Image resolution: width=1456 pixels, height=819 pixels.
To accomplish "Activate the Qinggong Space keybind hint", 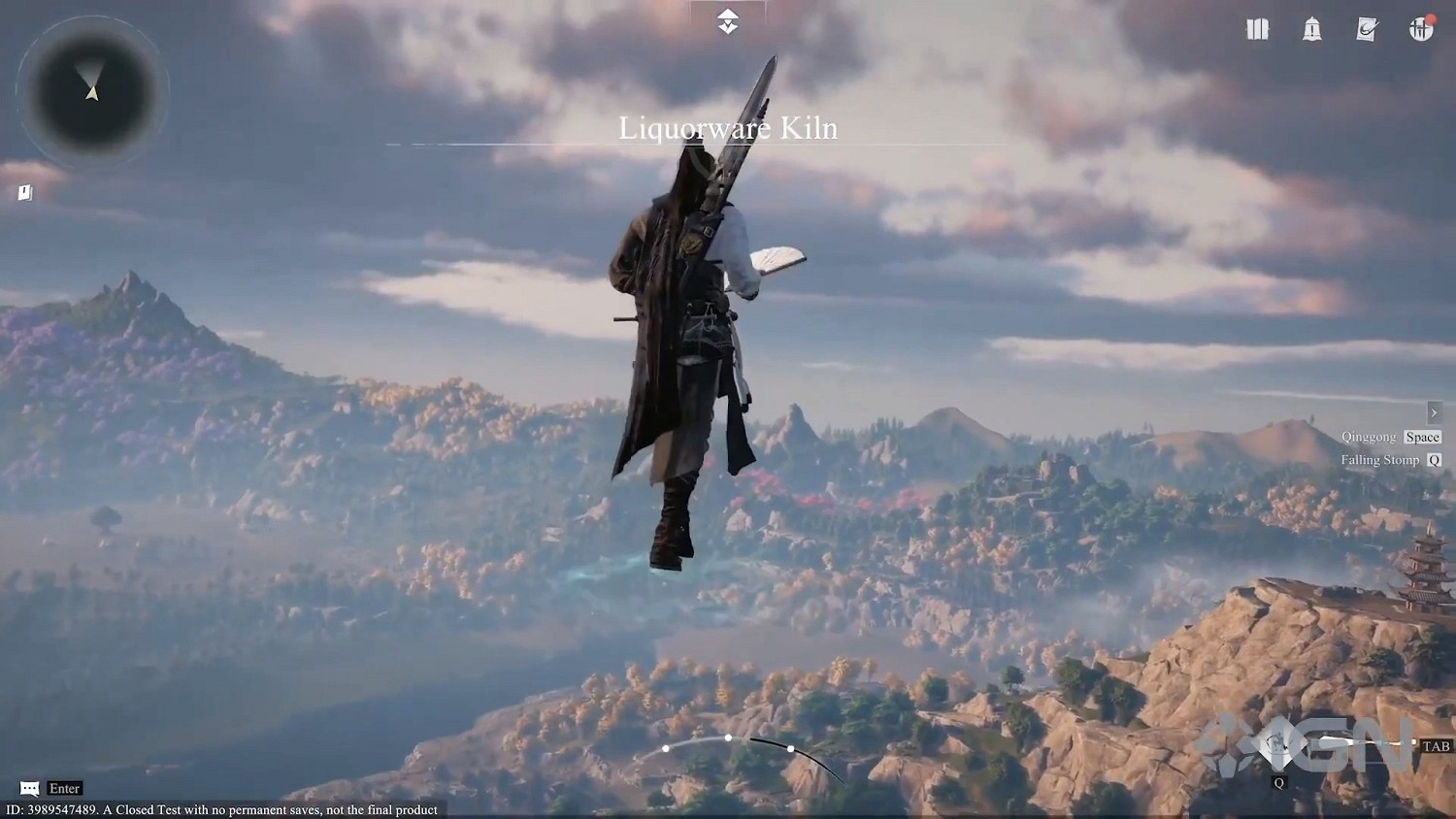I will click(1392, 436).
